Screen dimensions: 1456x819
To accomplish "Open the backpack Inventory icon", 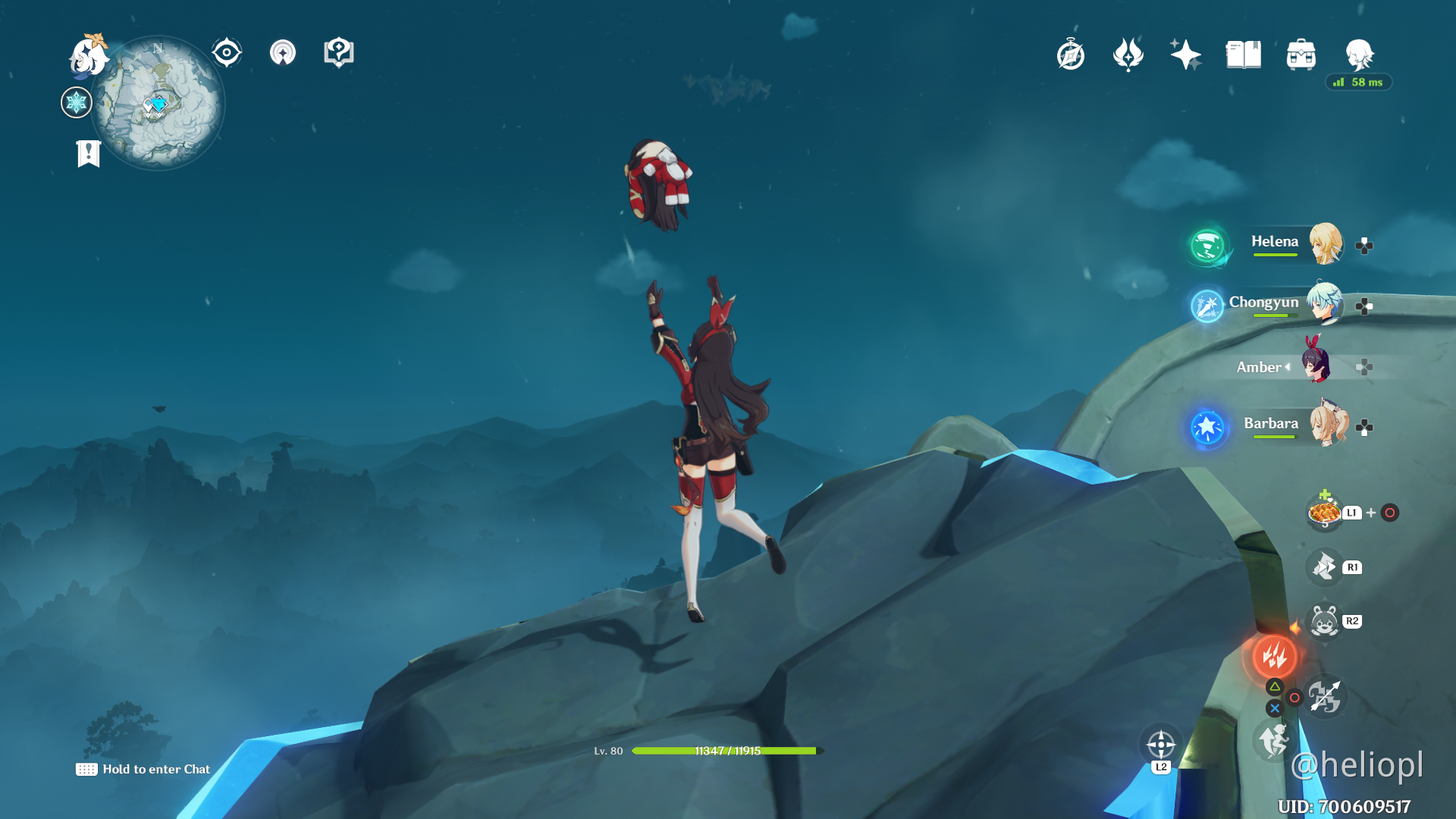I will click(x=1301, y=55).
